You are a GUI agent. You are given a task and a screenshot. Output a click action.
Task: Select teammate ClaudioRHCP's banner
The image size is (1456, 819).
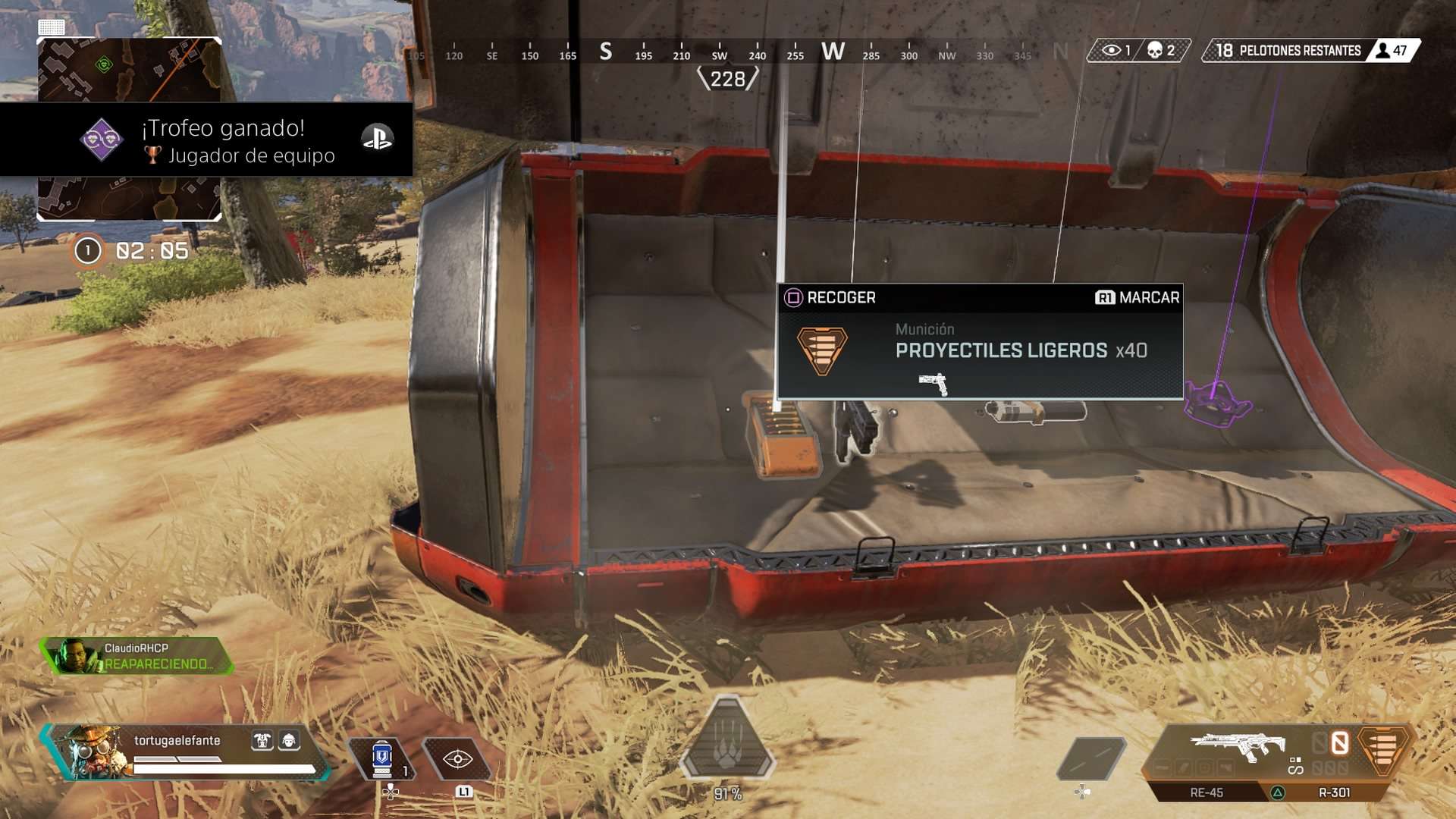pyautogui.click(x=136, y=656)
